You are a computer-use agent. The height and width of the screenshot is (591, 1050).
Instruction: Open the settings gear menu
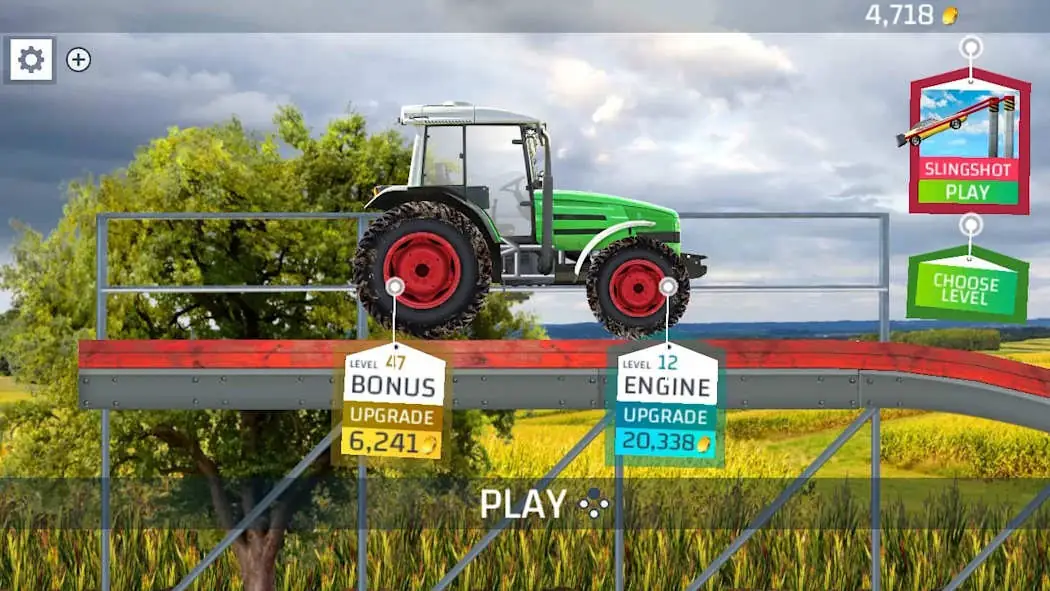31,60
